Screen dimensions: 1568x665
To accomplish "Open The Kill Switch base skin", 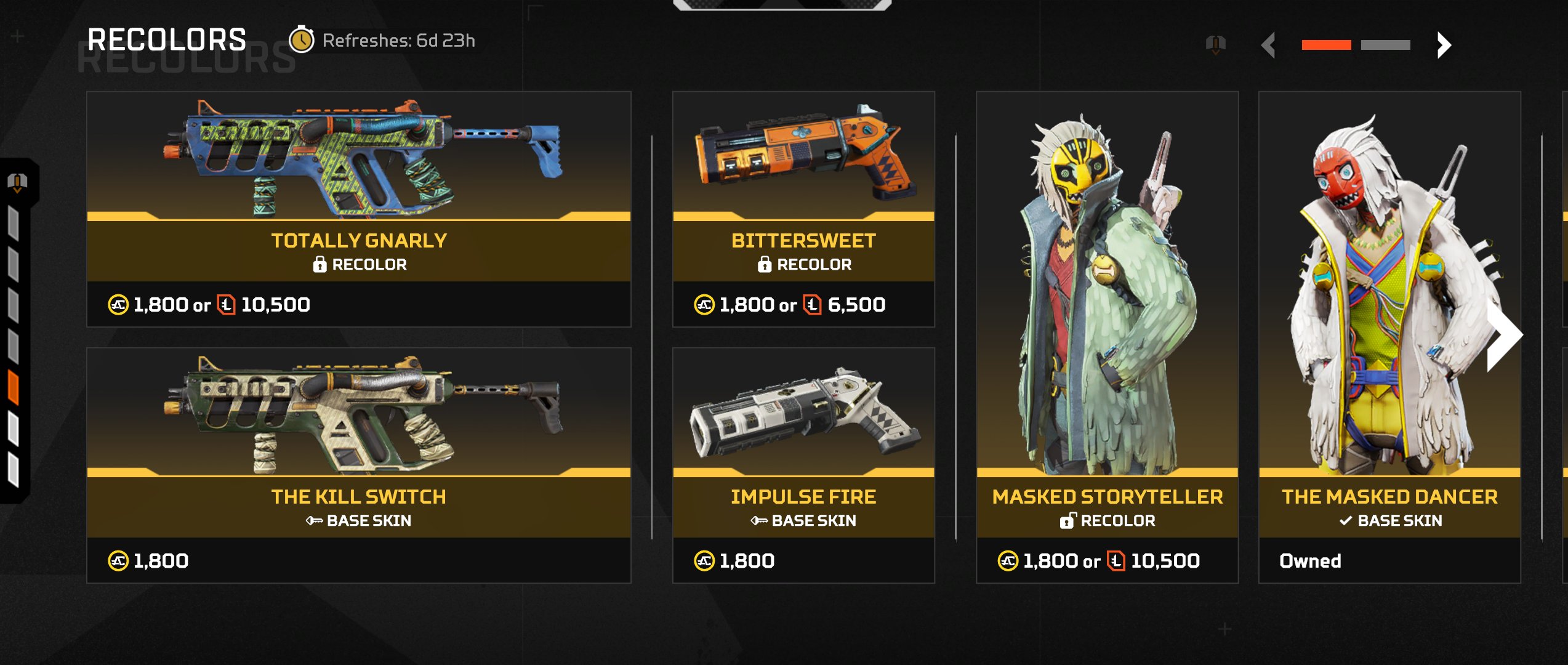I will point(358,465).
